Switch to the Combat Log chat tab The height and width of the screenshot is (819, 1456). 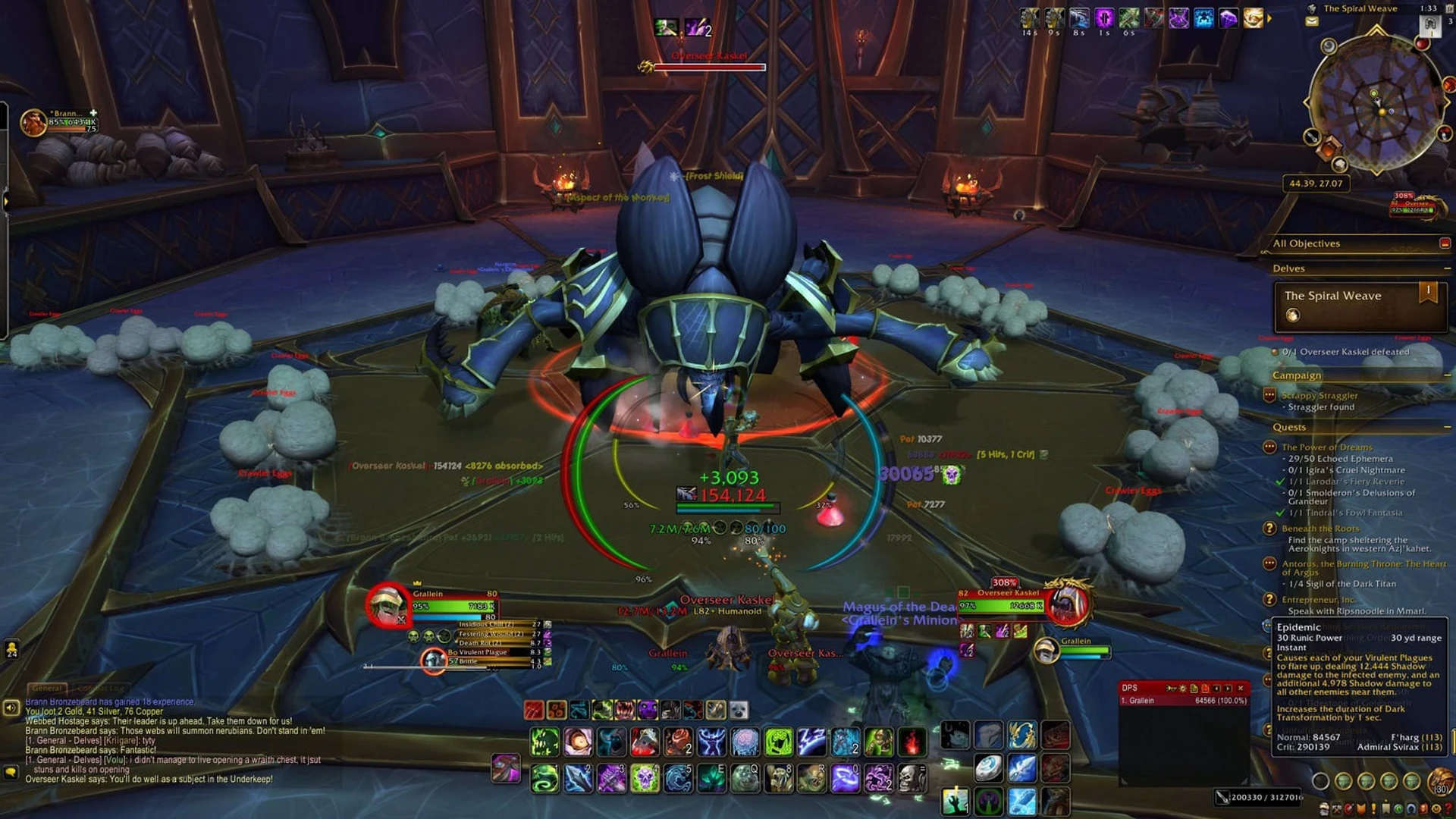point(101,688)
